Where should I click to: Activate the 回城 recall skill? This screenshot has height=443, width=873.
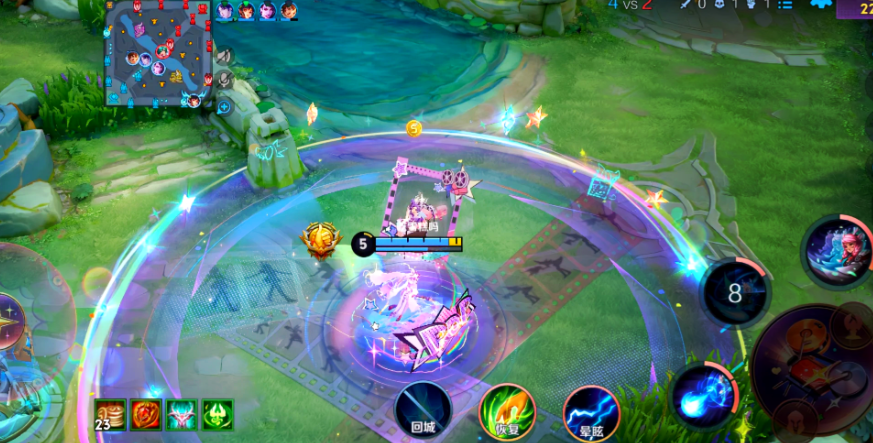click(x=423, y=411)
